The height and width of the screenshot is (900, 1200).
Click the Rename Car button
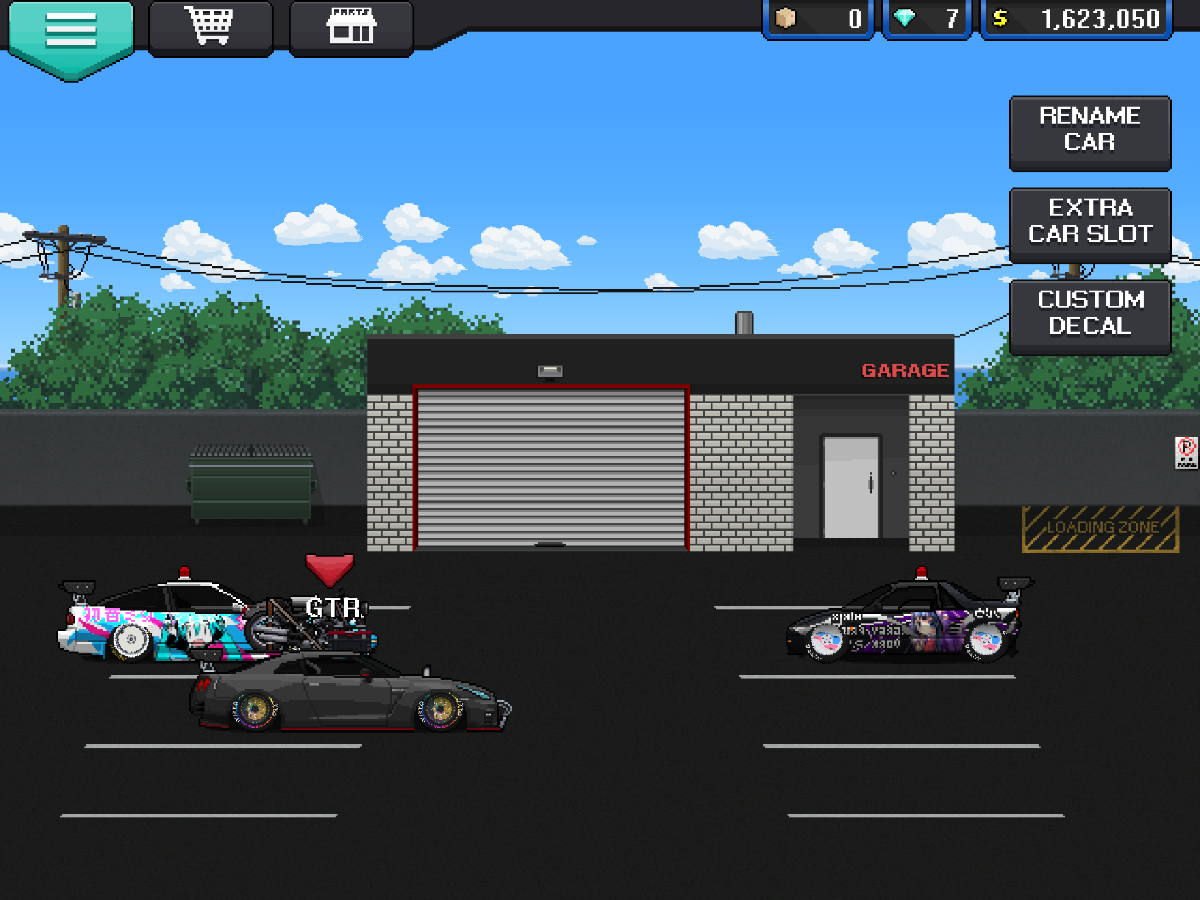tap(1089, 130)
